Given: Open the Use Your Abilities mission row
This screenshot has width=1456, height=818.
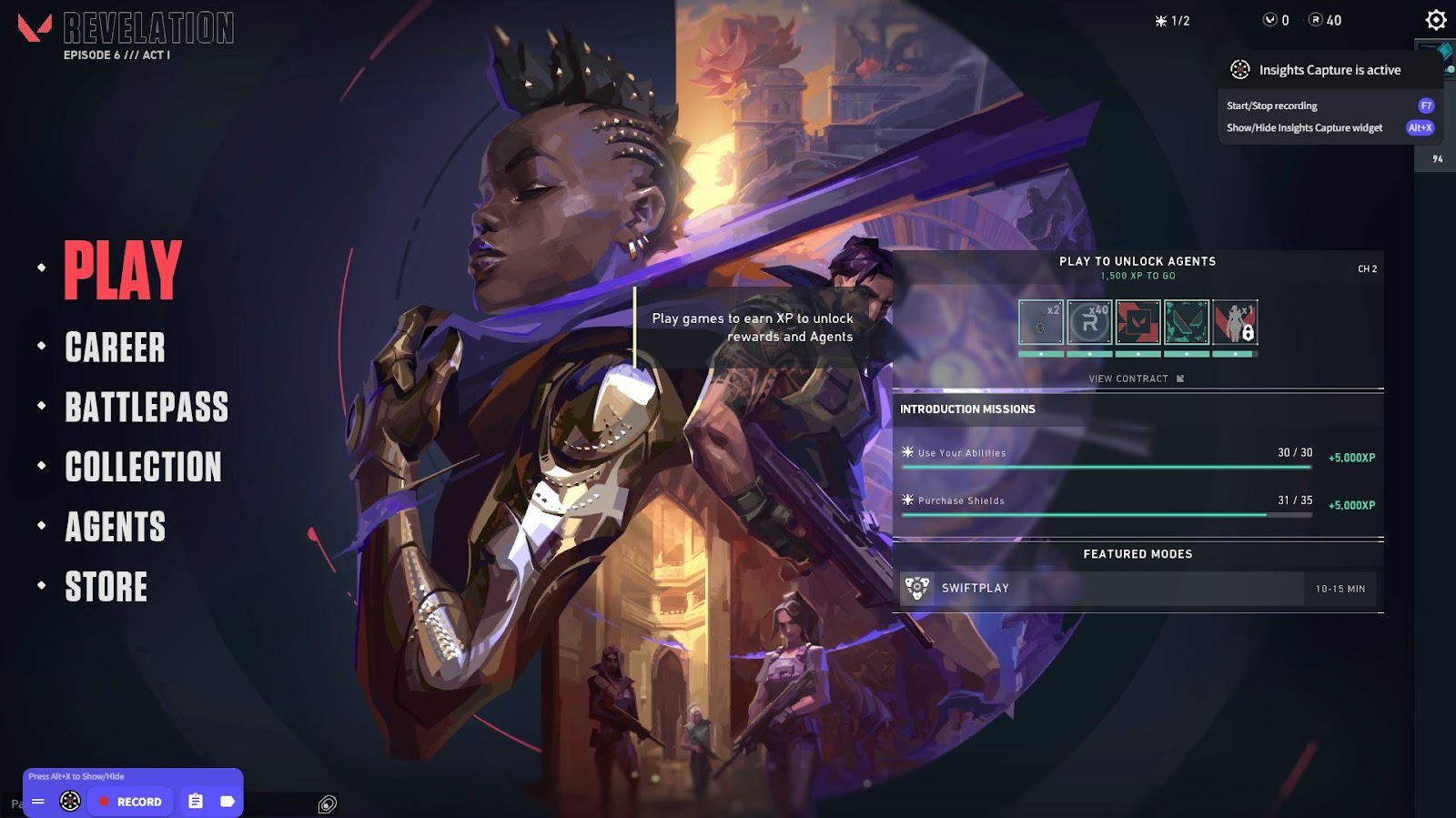Looking at the screenshot, I should [1106, 454].
